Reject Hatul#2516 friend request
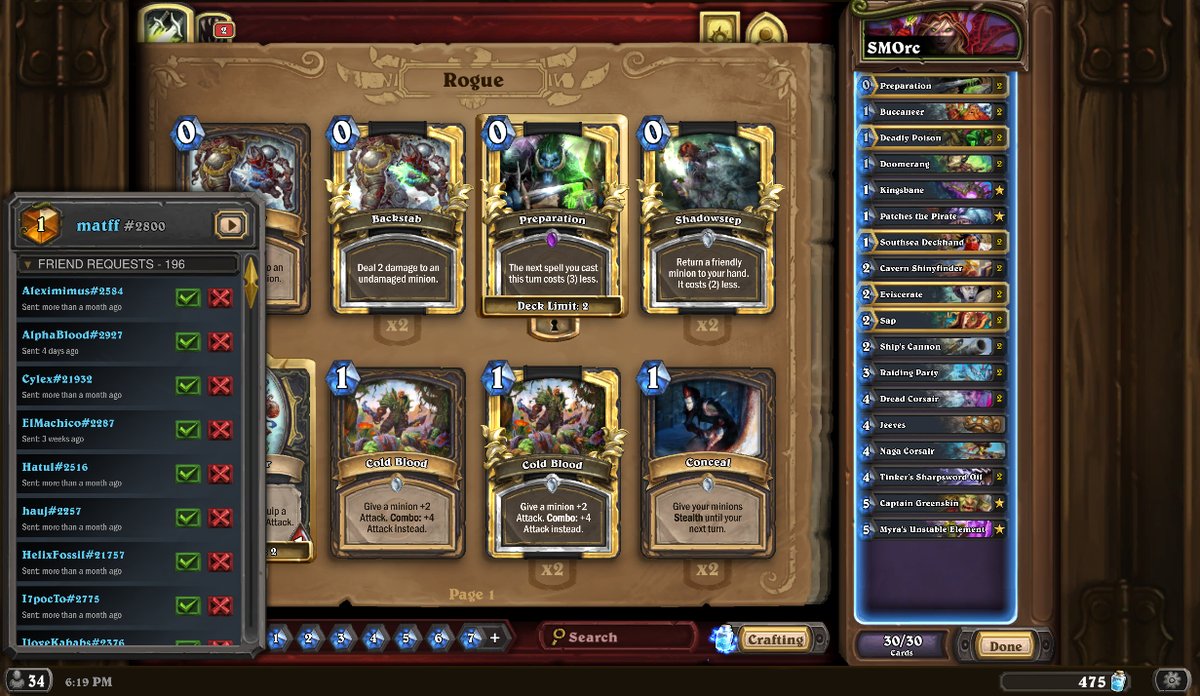Viewport: 1200px width, 696px height. click(x=221, y=473)
